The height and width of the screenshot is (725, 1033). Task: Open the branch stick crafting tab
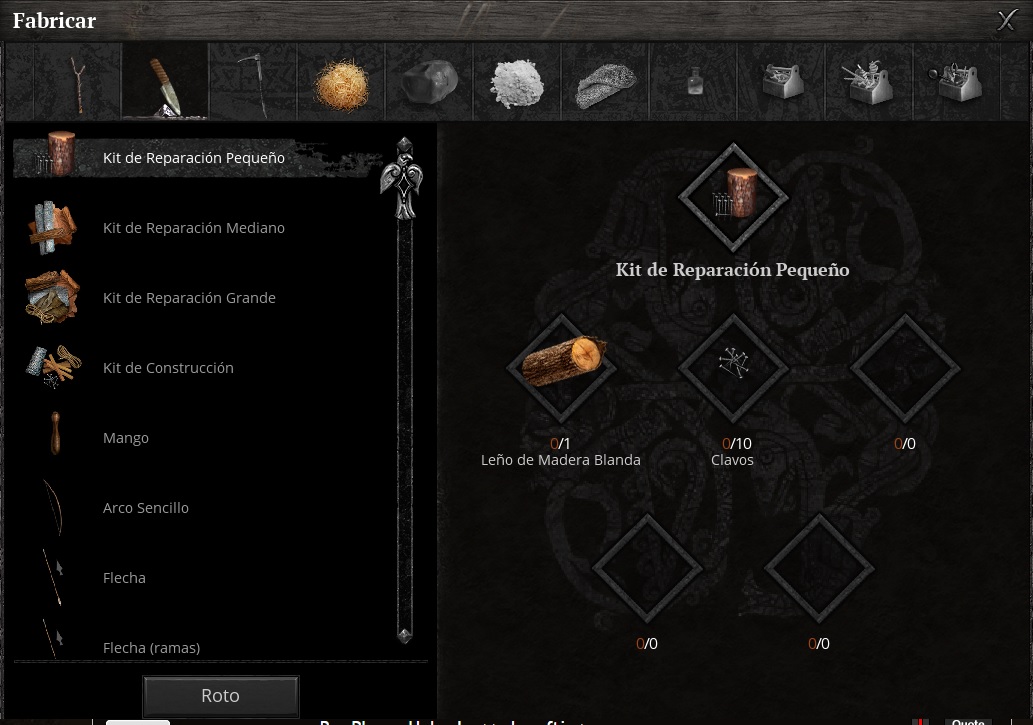78,82
